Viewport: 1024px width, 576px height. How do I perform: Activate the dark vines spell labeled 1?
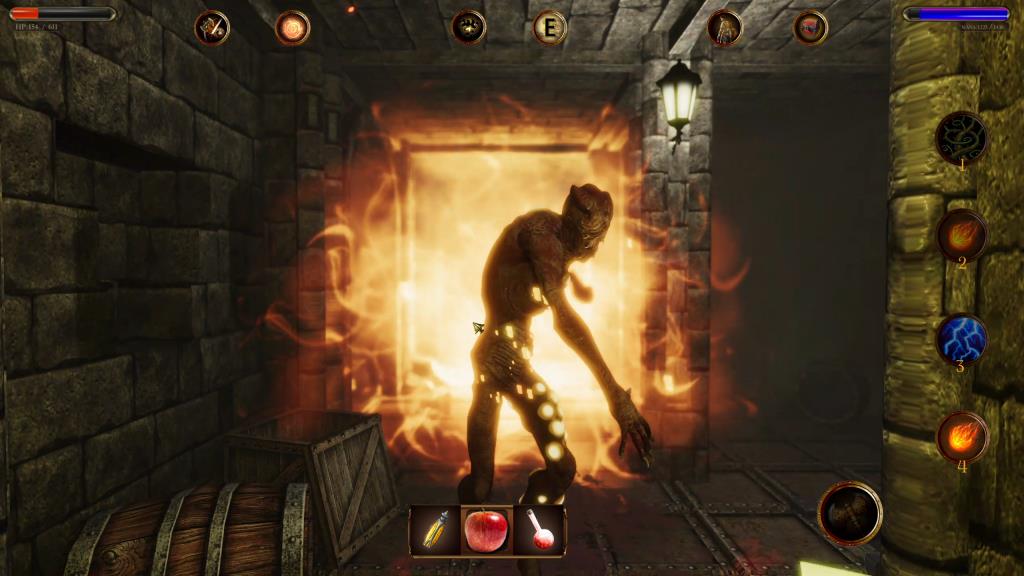962,137
